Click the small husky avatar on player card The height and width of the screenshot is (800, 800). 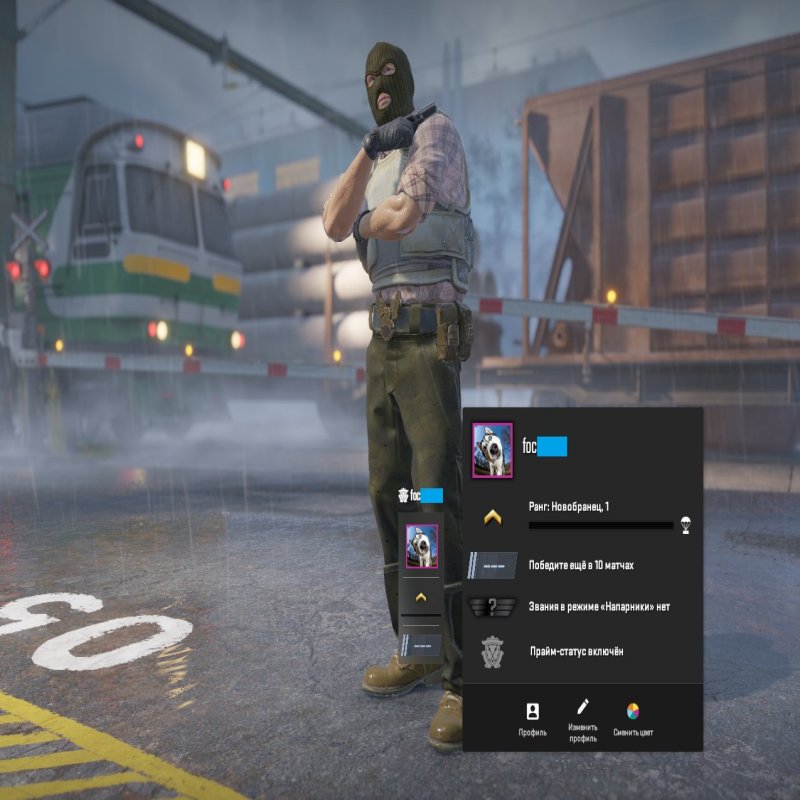(421, 546)
